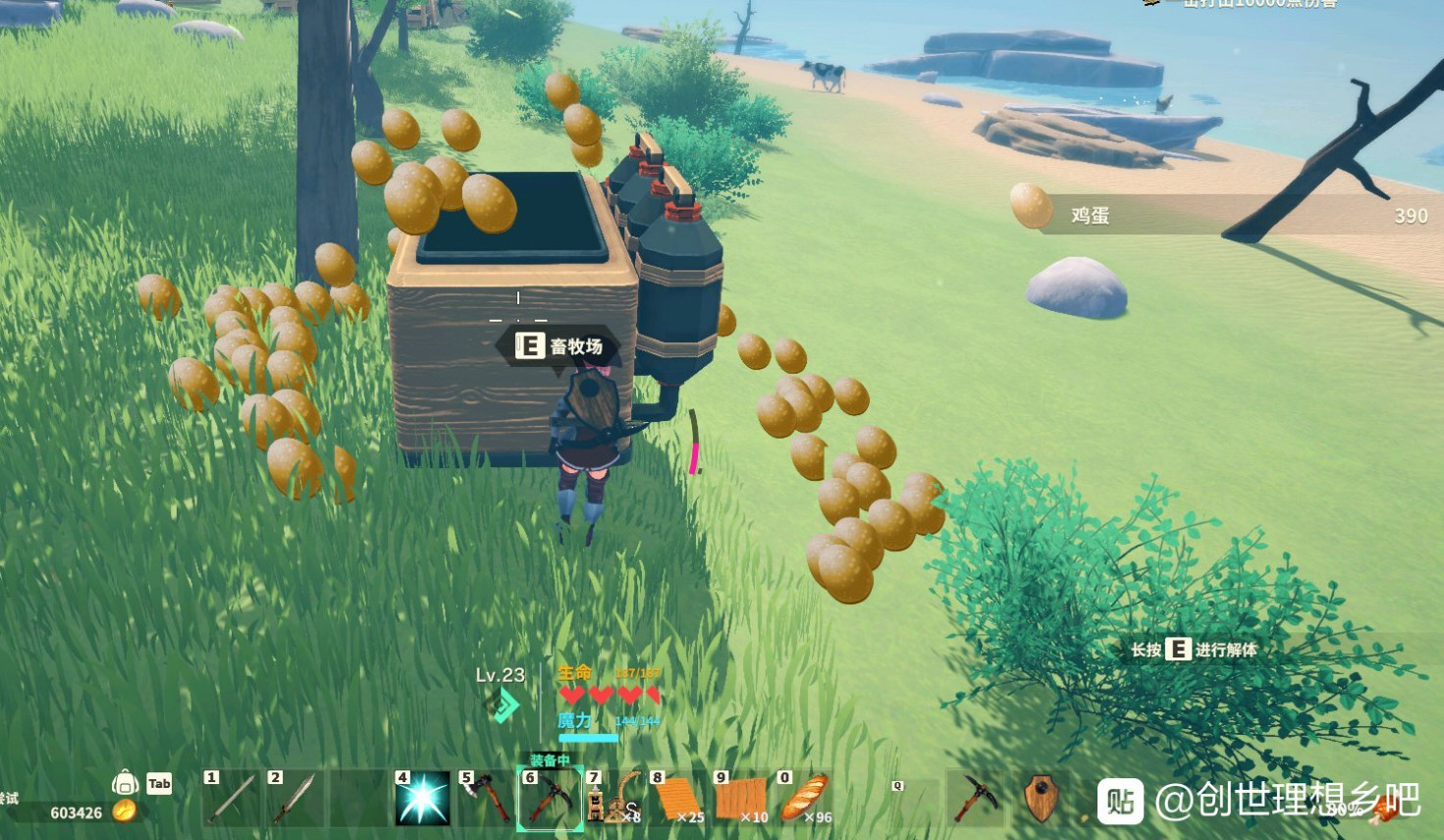Screen dimensions: 1444x840
Task: Click the pickaxe slot beside the shield
Action: point(977,798)
